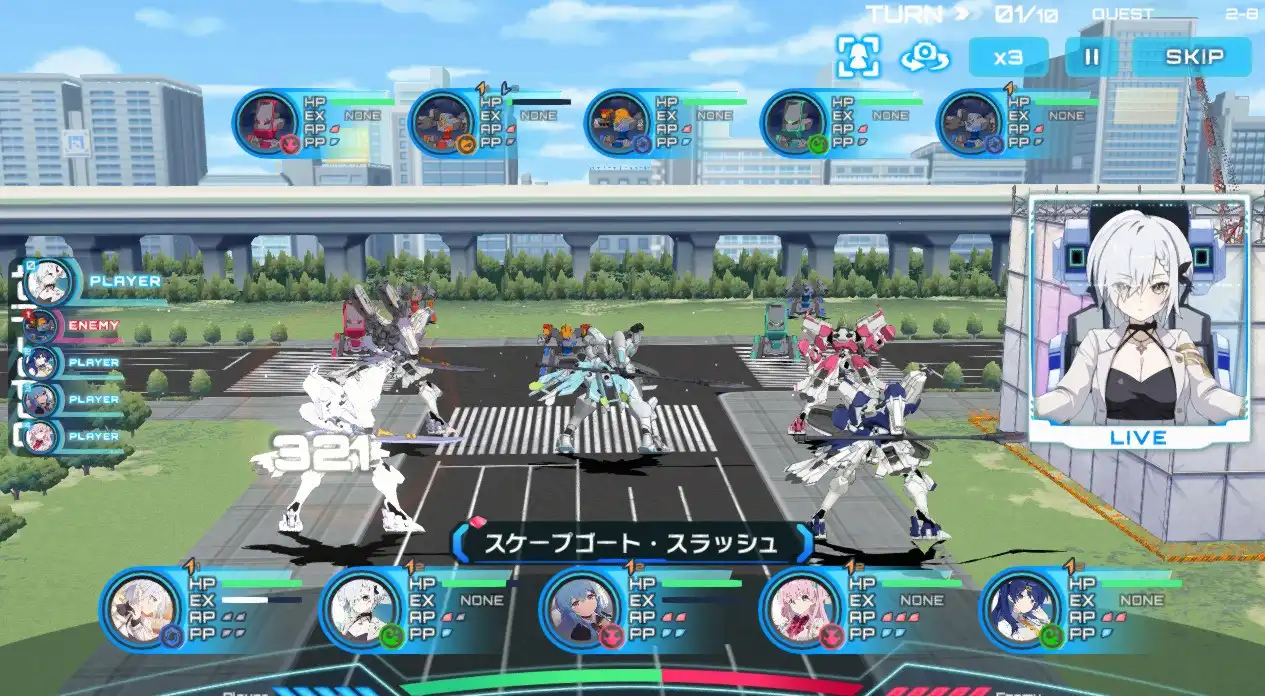Select the green mech enemy portrait
Image resolution: width=1265 pixels, height=696 pixels.
[794, 124]
